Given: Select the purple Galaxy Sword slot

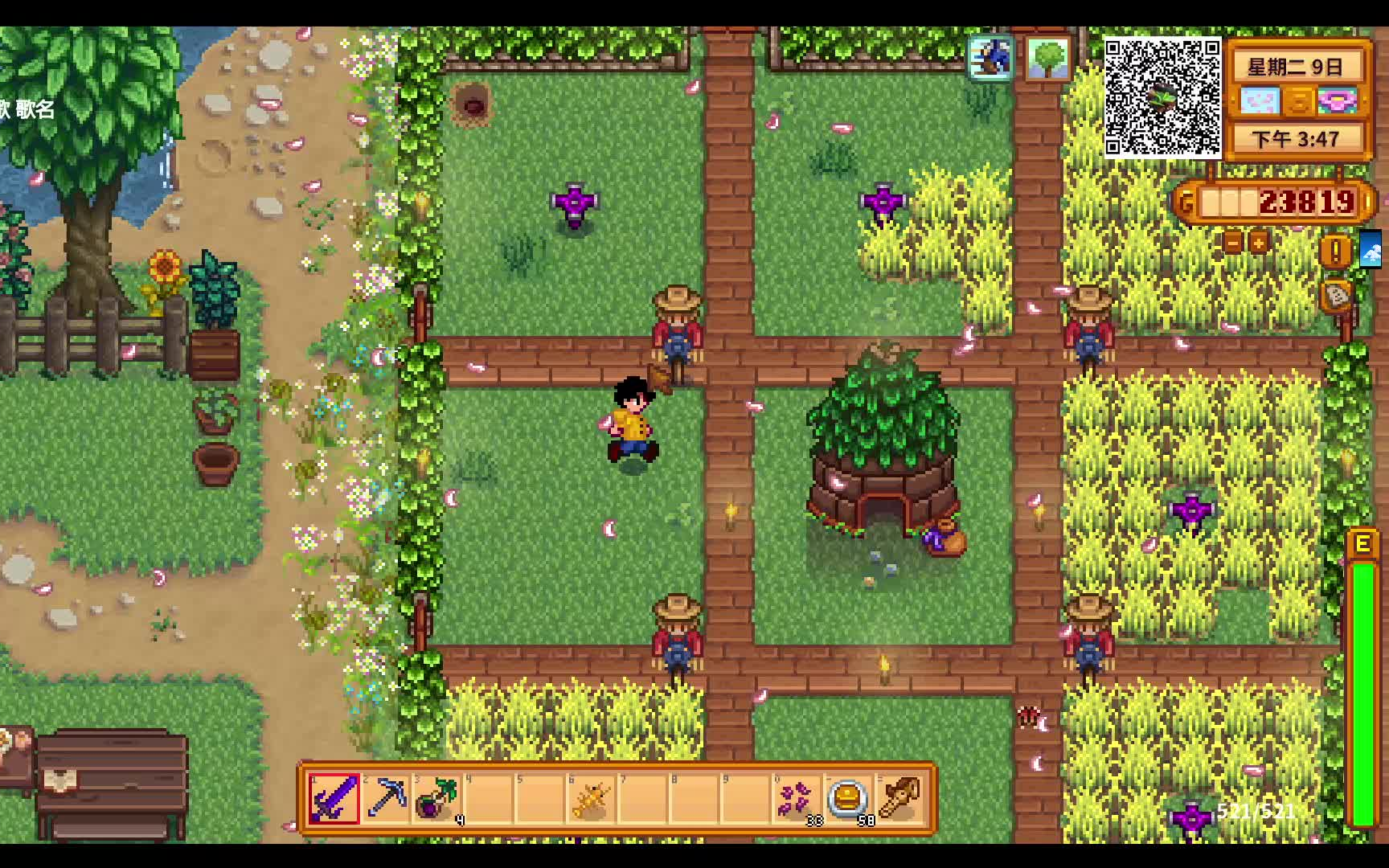Looking at the screenshot, I should (x=334, y=798).
